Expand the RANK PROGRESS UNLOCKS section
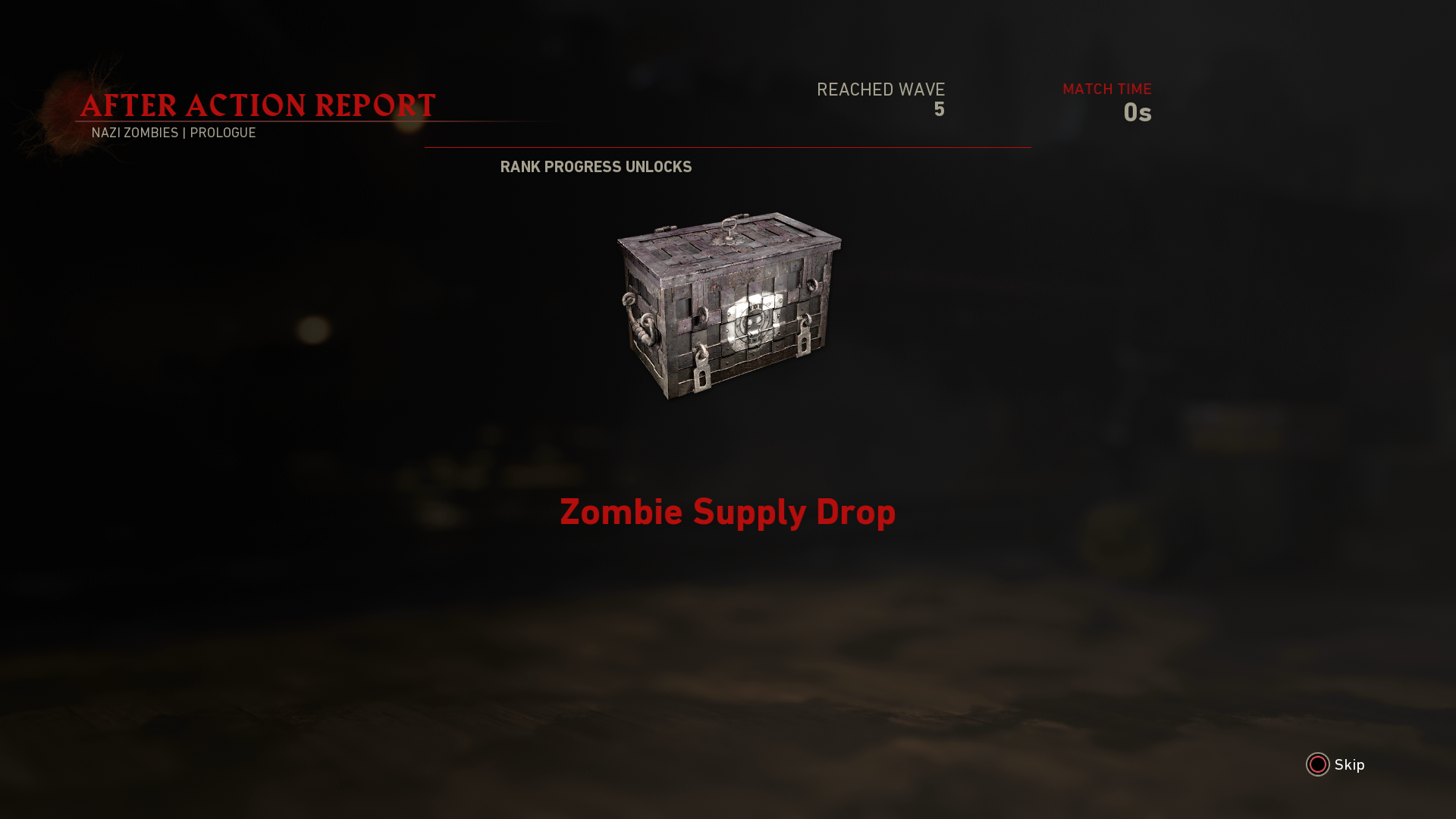This screenshot has height=819, width=1456. pos(596,167)
